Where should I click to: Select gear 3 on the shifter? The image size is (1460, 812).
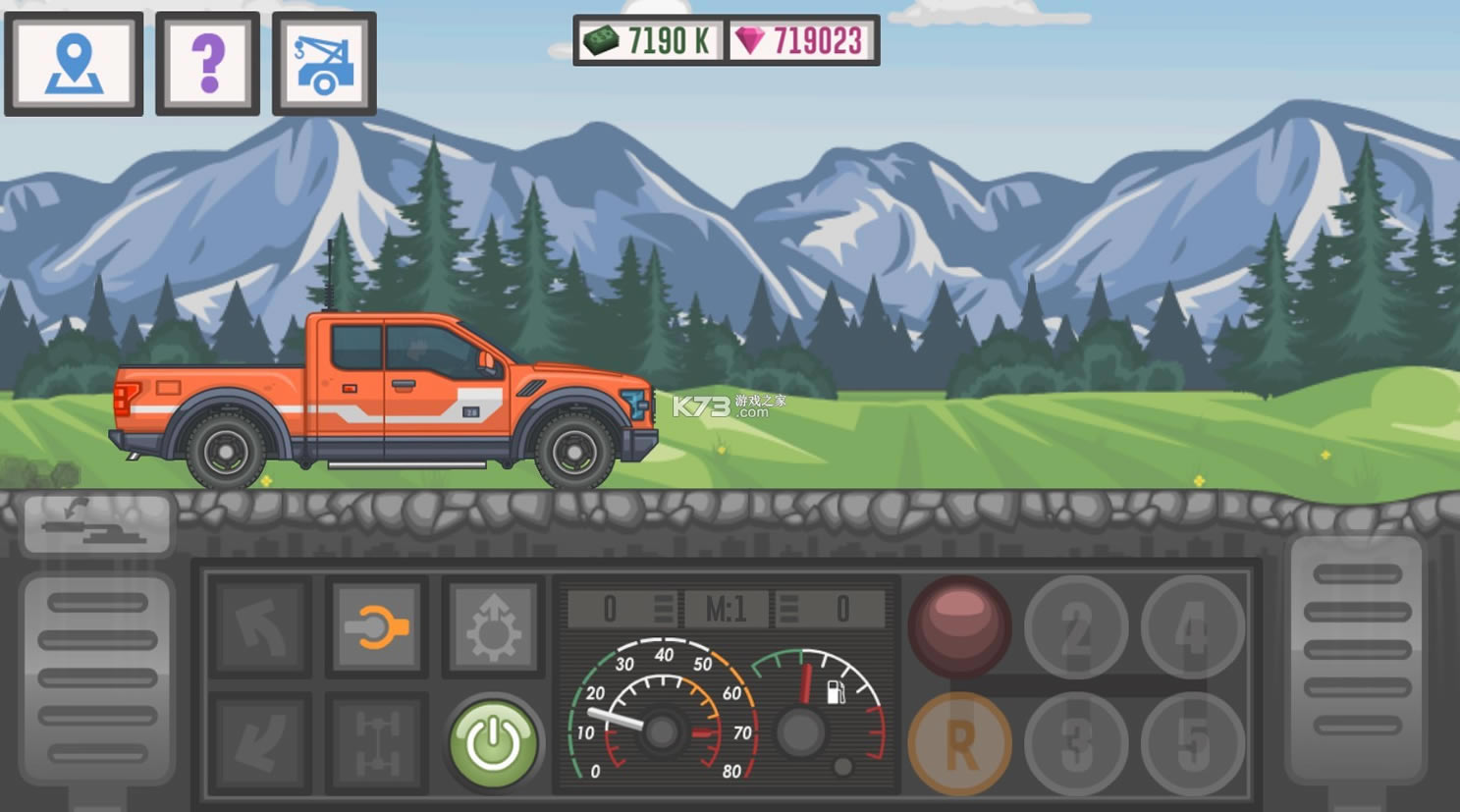[1076, 743]
